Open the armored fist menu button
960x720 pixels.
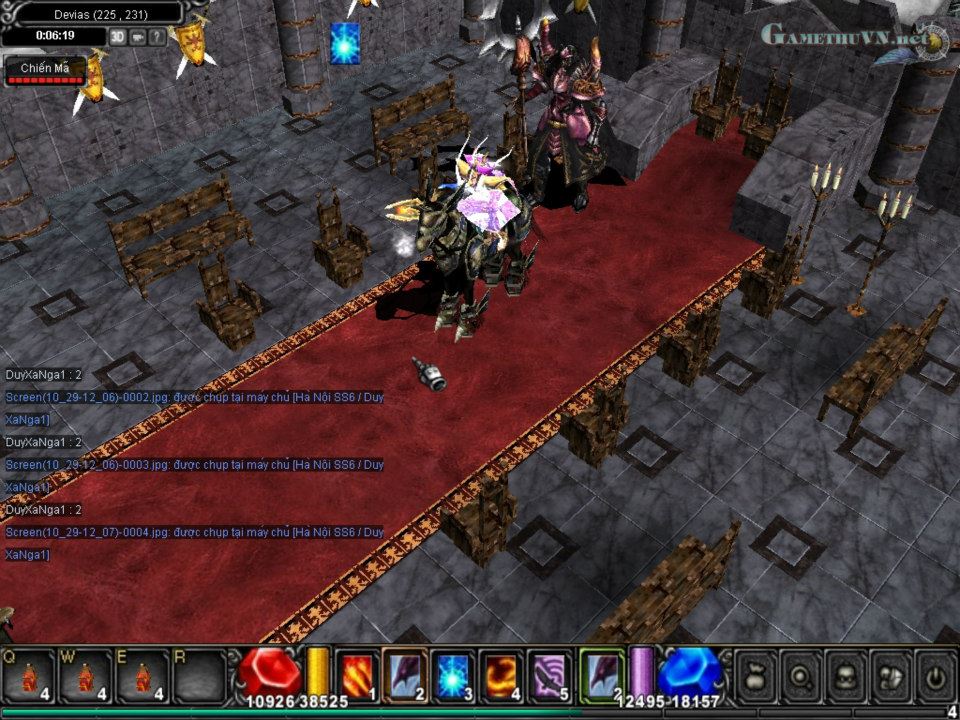pos(890,675)
